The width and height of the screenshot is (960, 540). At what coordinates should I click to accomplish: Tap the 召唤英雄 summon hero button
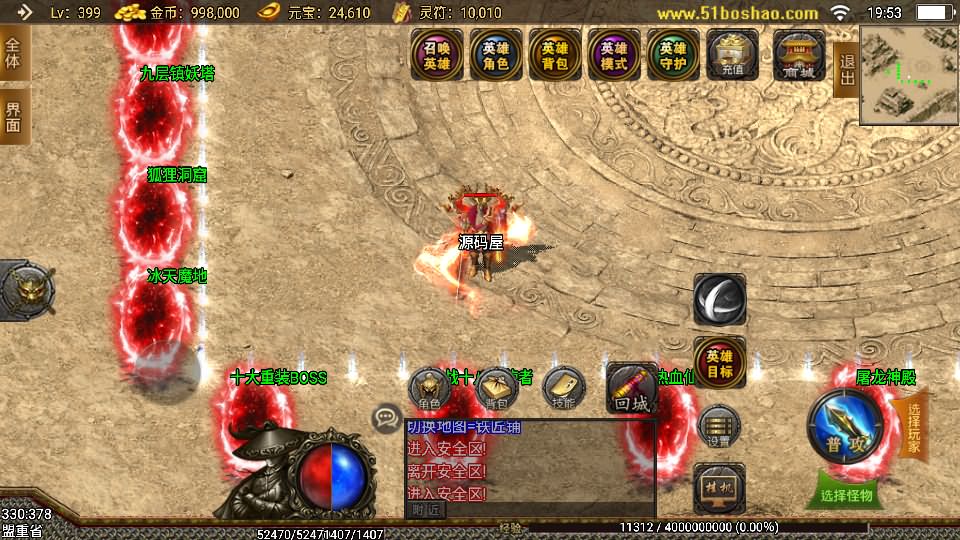(x=437, y=54)
